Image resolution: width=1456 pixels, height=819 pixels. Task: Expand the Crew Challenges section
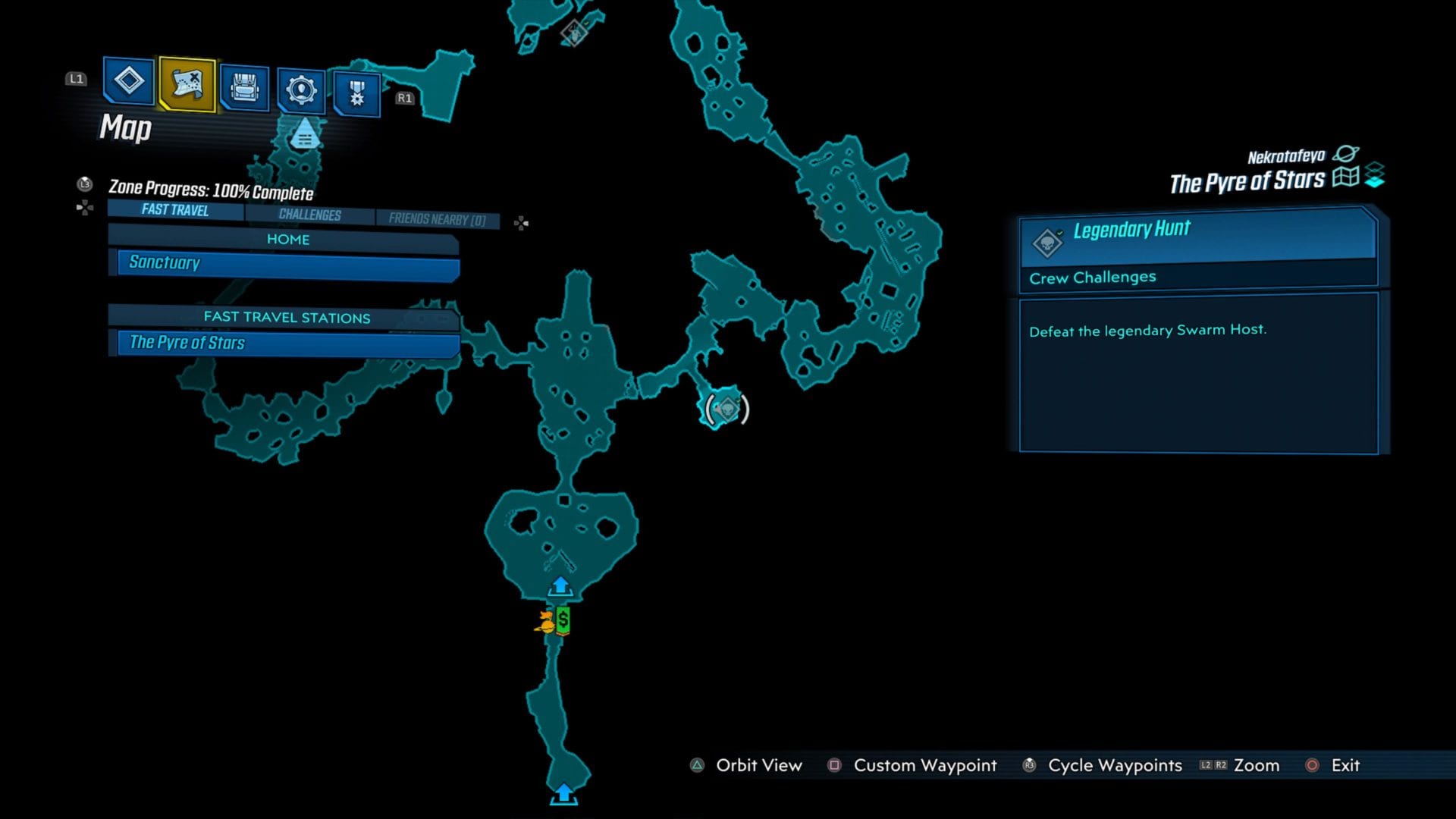[1092, 277]
